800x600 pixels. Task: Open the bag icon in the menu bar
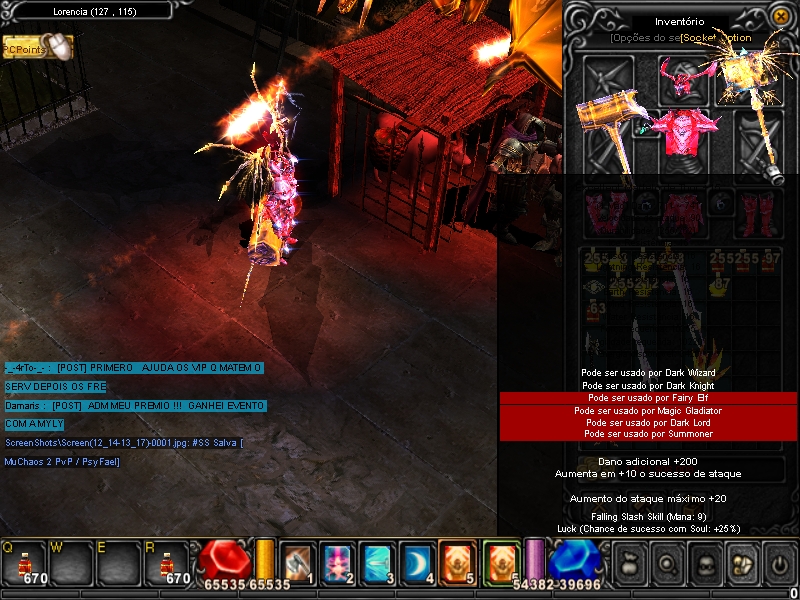(x=629, y=566)
